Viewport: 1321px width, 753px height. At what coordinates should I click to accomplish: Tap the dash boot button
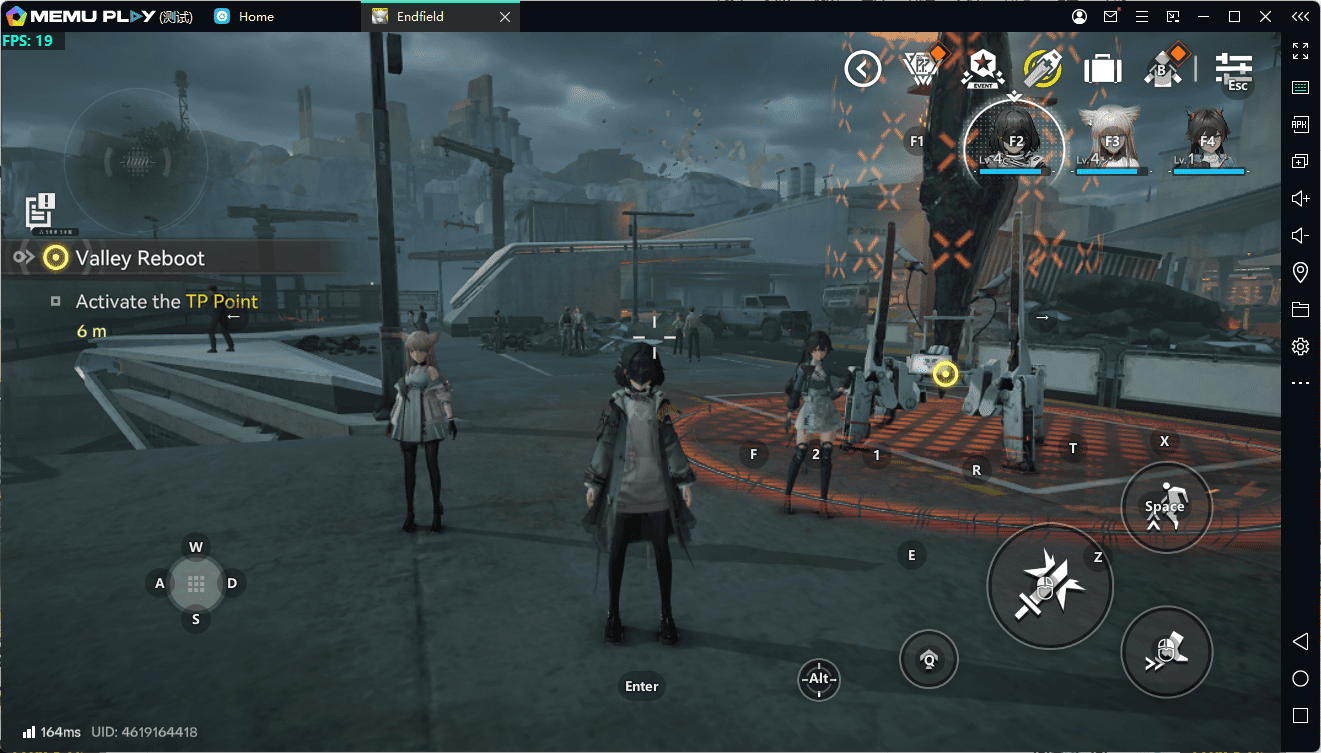pyautogui.click(x=1166, y=651)
